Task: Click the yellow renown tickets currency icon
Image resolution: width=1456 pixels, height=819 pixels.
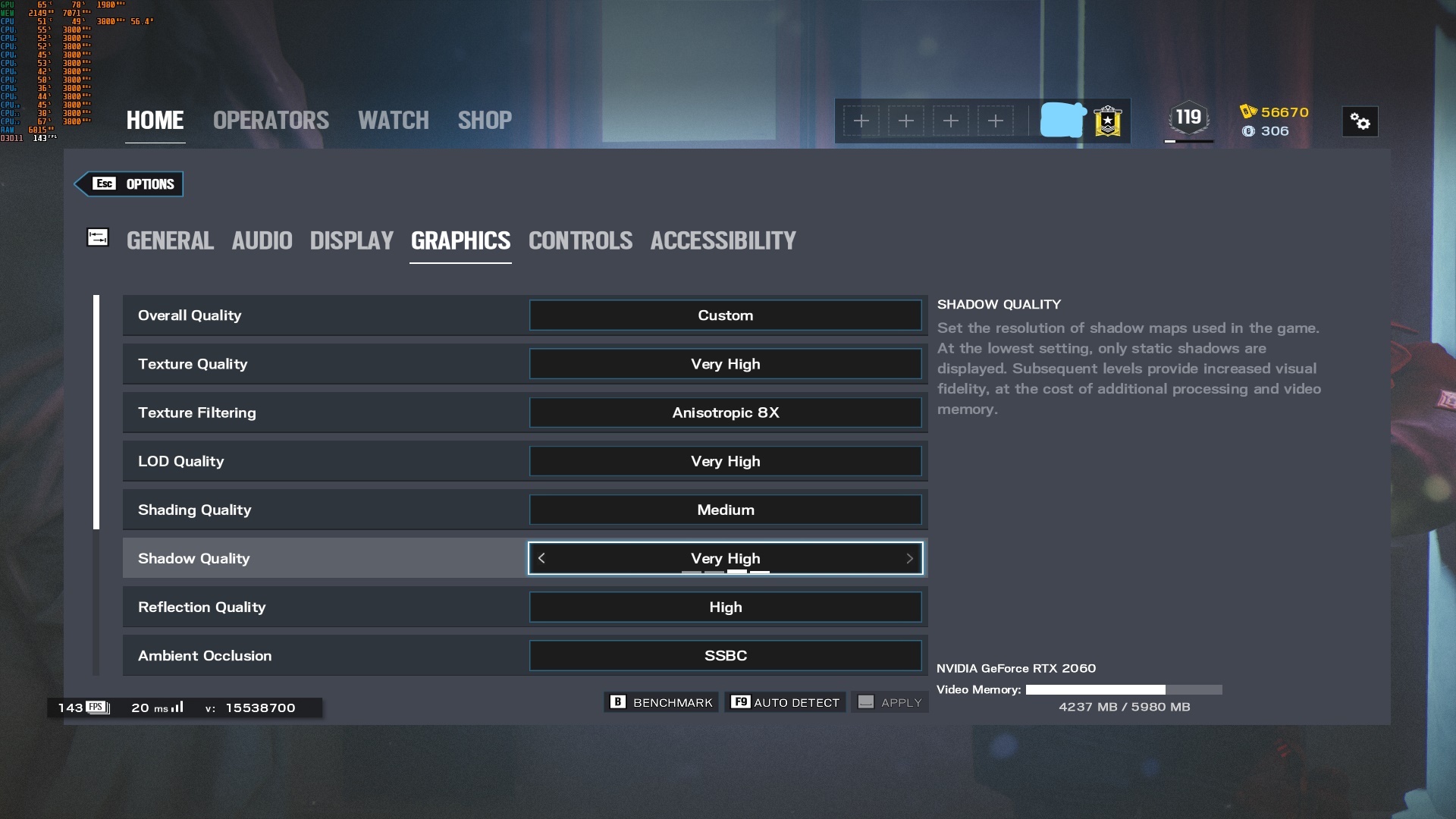Action: (x=1249, y=112)
